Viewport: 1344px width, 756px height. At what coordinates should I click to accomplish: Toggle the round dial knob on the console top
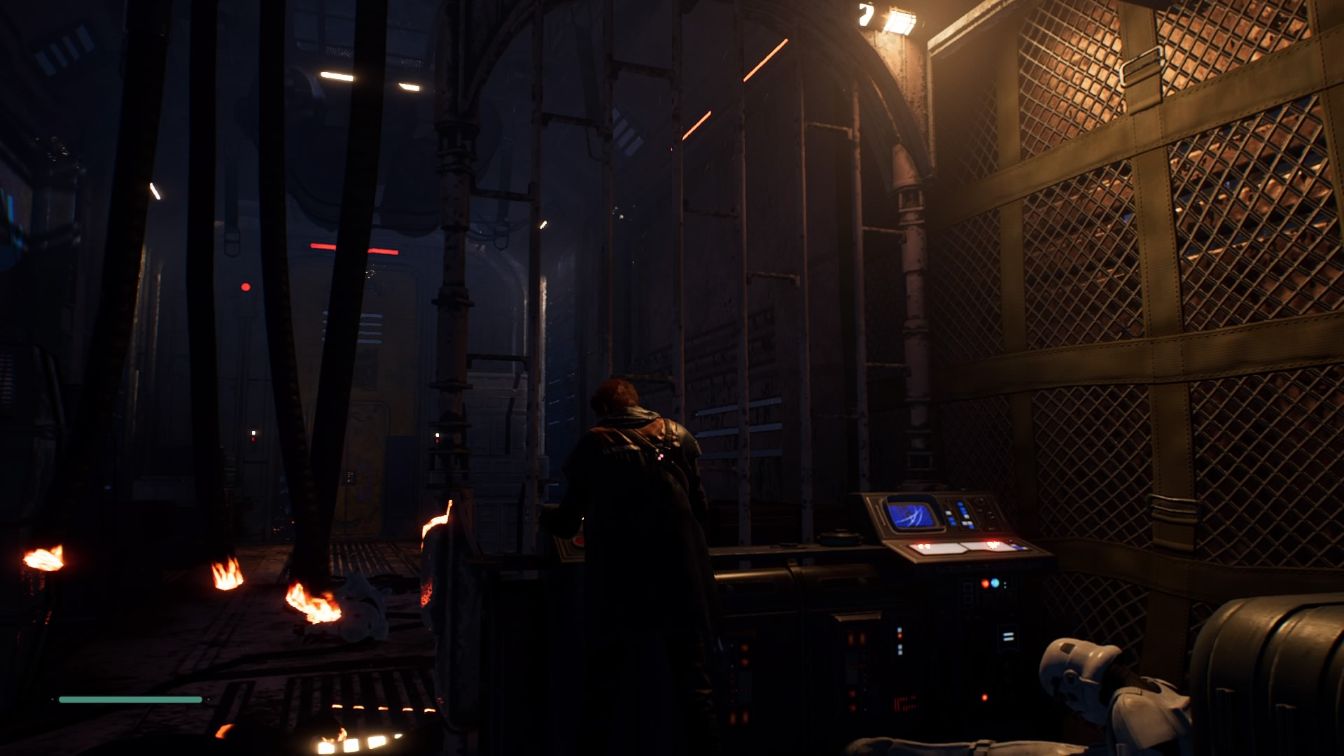pyautogui.click(x=979, y=501)
